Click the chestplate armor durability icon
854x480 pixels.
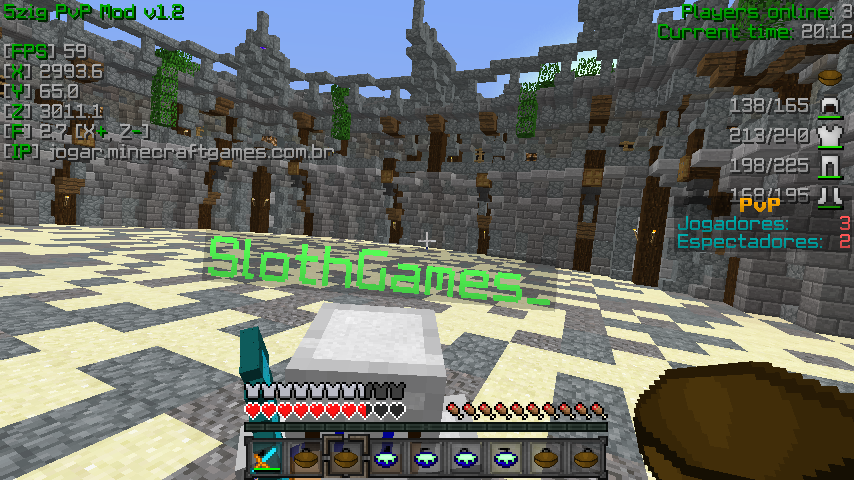(x=828, y=135)
